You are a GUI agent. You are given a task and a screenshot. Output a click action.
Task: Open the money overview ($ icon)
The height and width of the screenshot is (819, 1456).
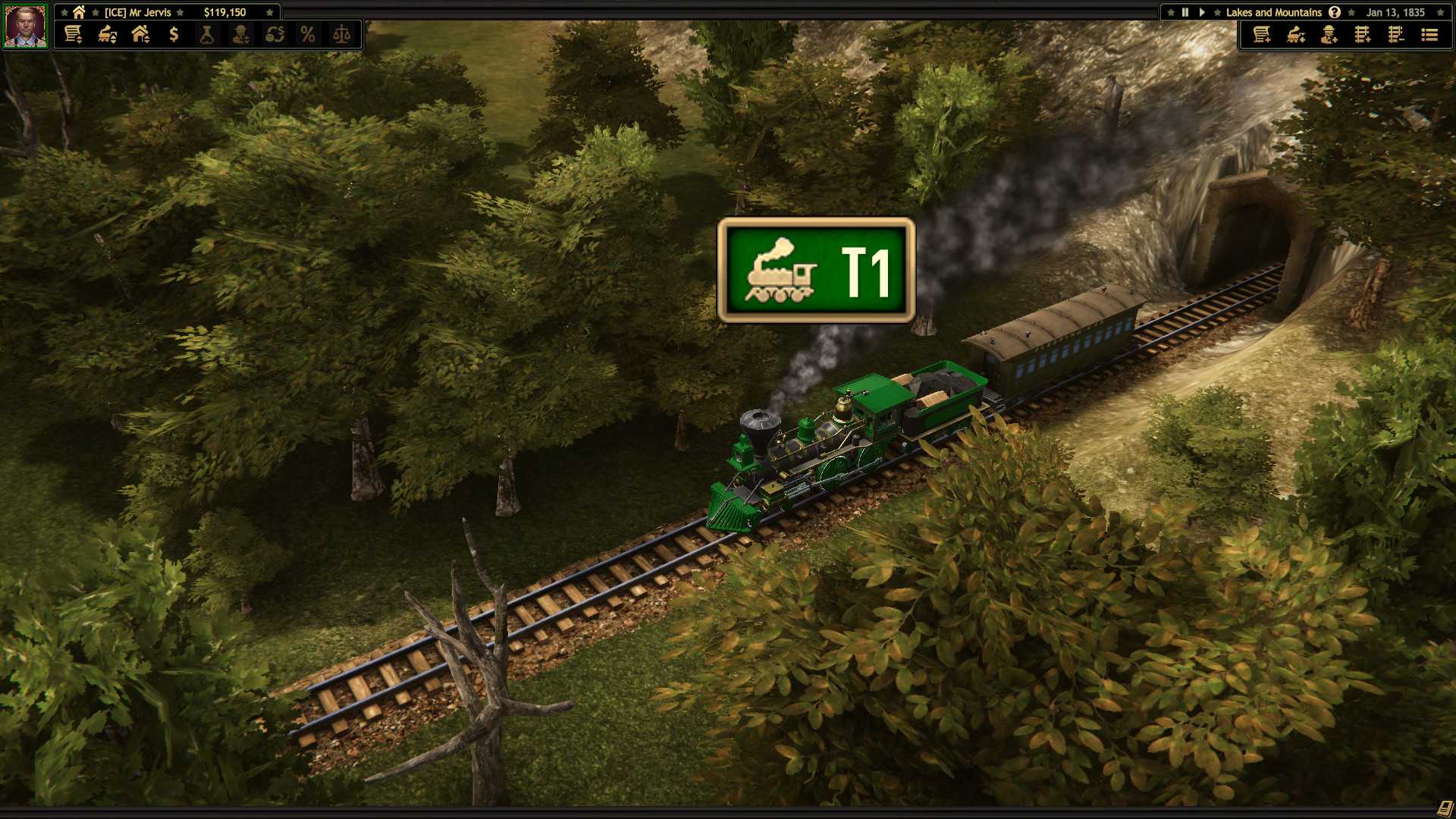tap(175, 33)
